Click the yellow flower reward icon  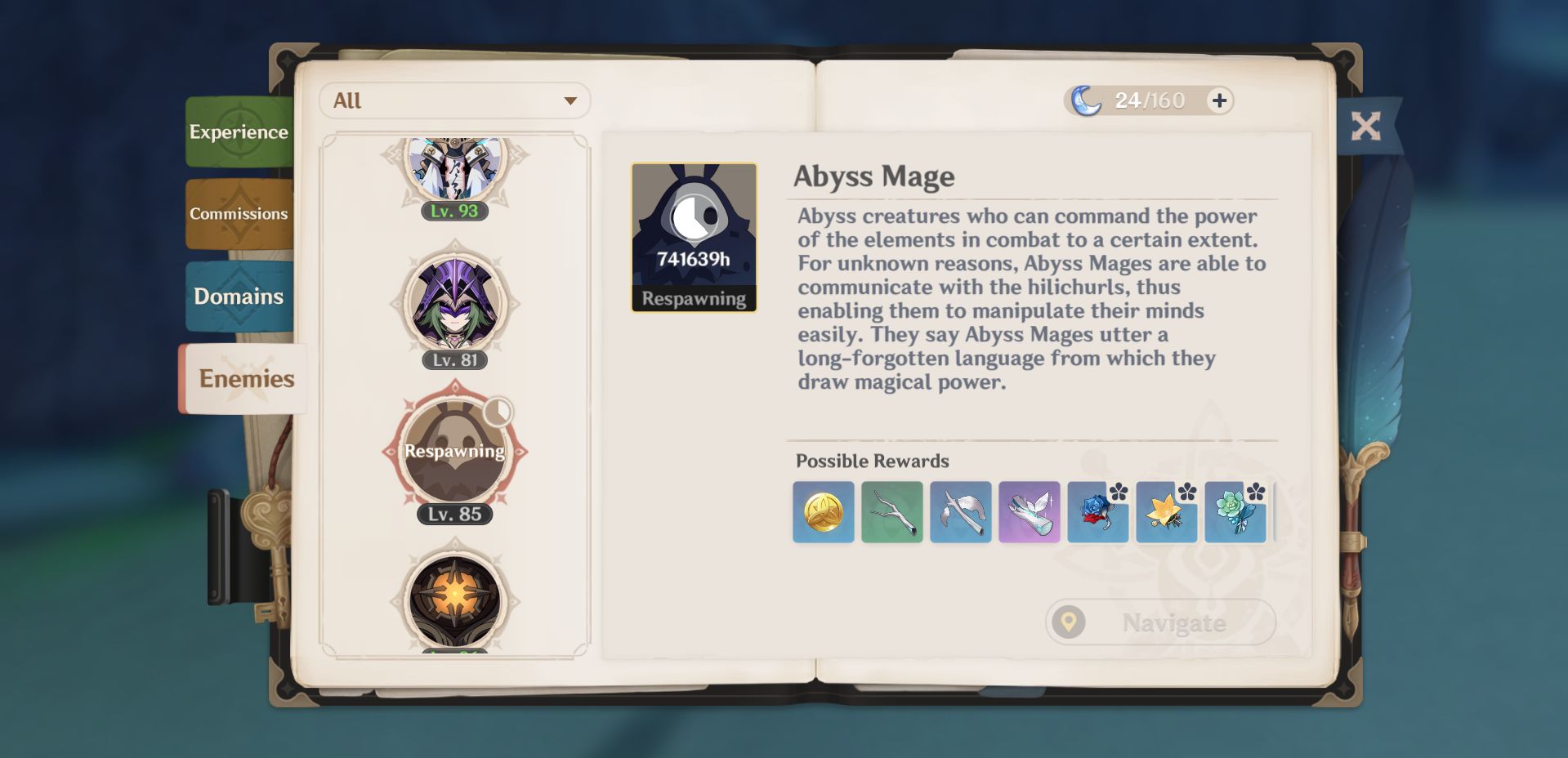point(1166,513)
